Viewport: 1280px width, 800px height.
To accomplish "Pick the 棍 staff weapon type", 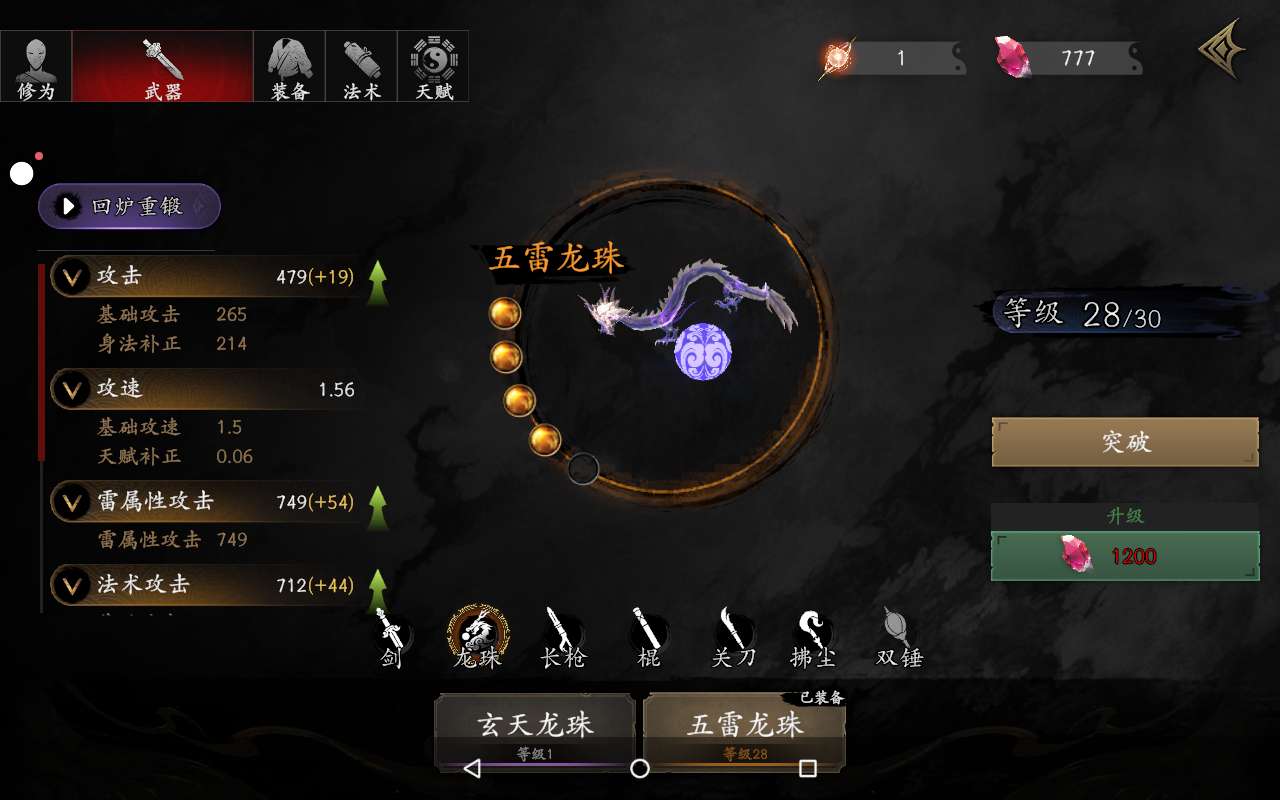I will (649, 638).
